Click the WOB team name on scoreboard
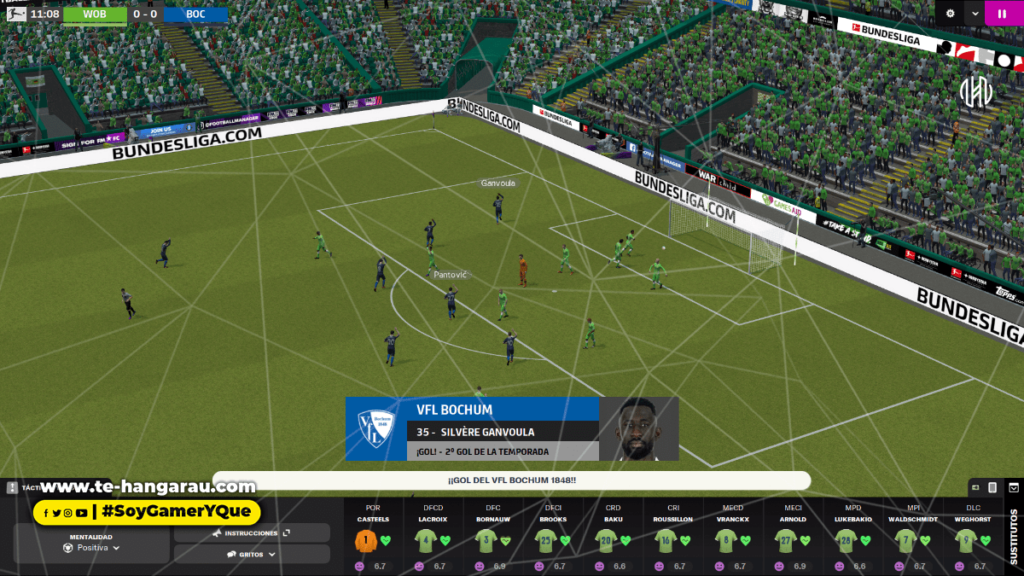 click(x=95, y=15)
